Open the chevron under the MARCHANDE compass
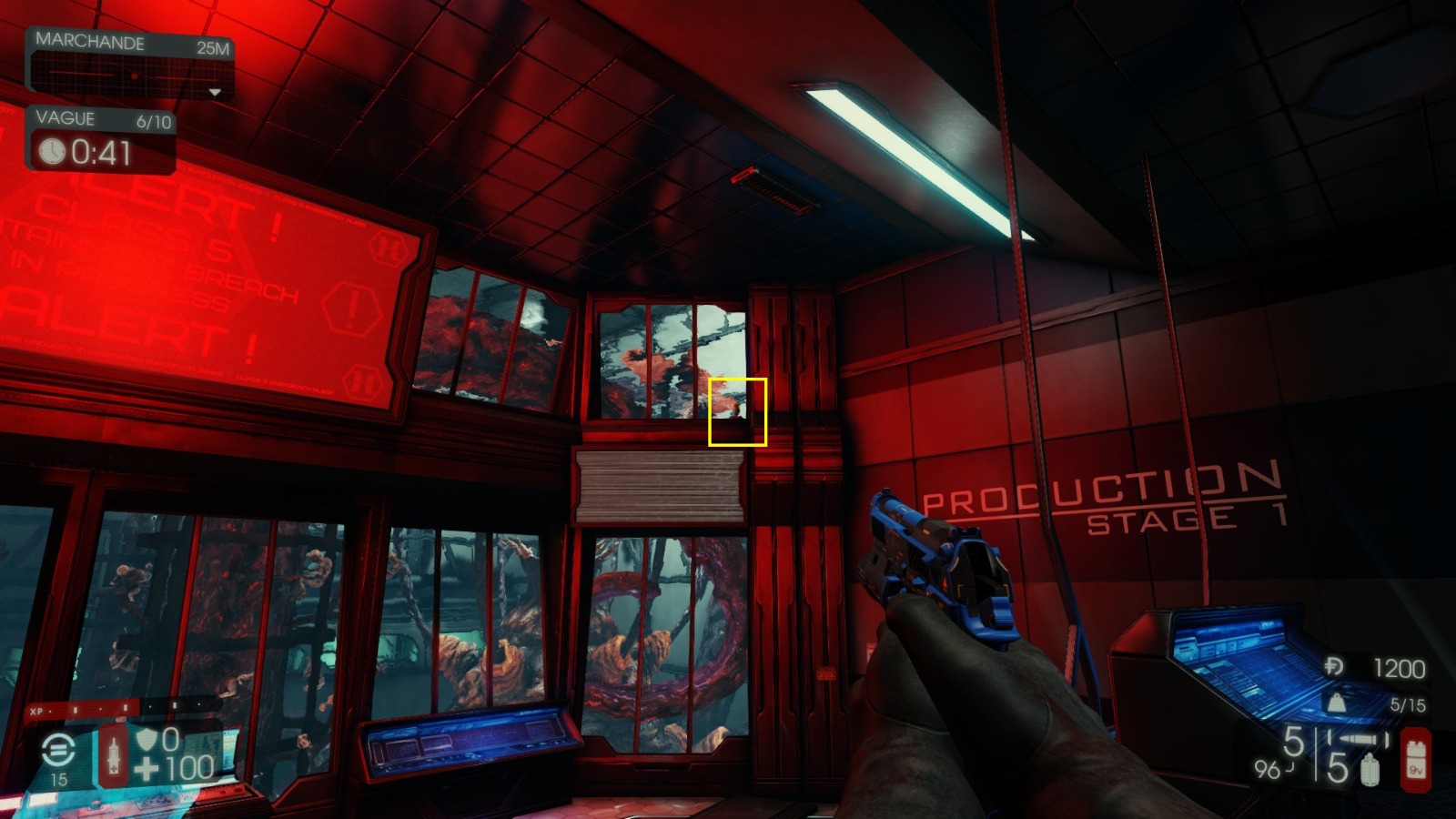This screenshot has width=1456, height=819. 215,92
